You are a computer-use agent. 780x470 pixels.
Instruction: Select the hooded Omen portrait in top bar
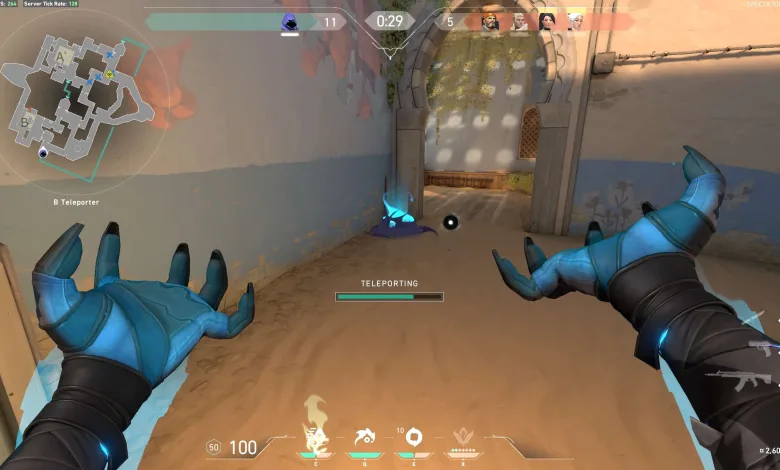289,22
